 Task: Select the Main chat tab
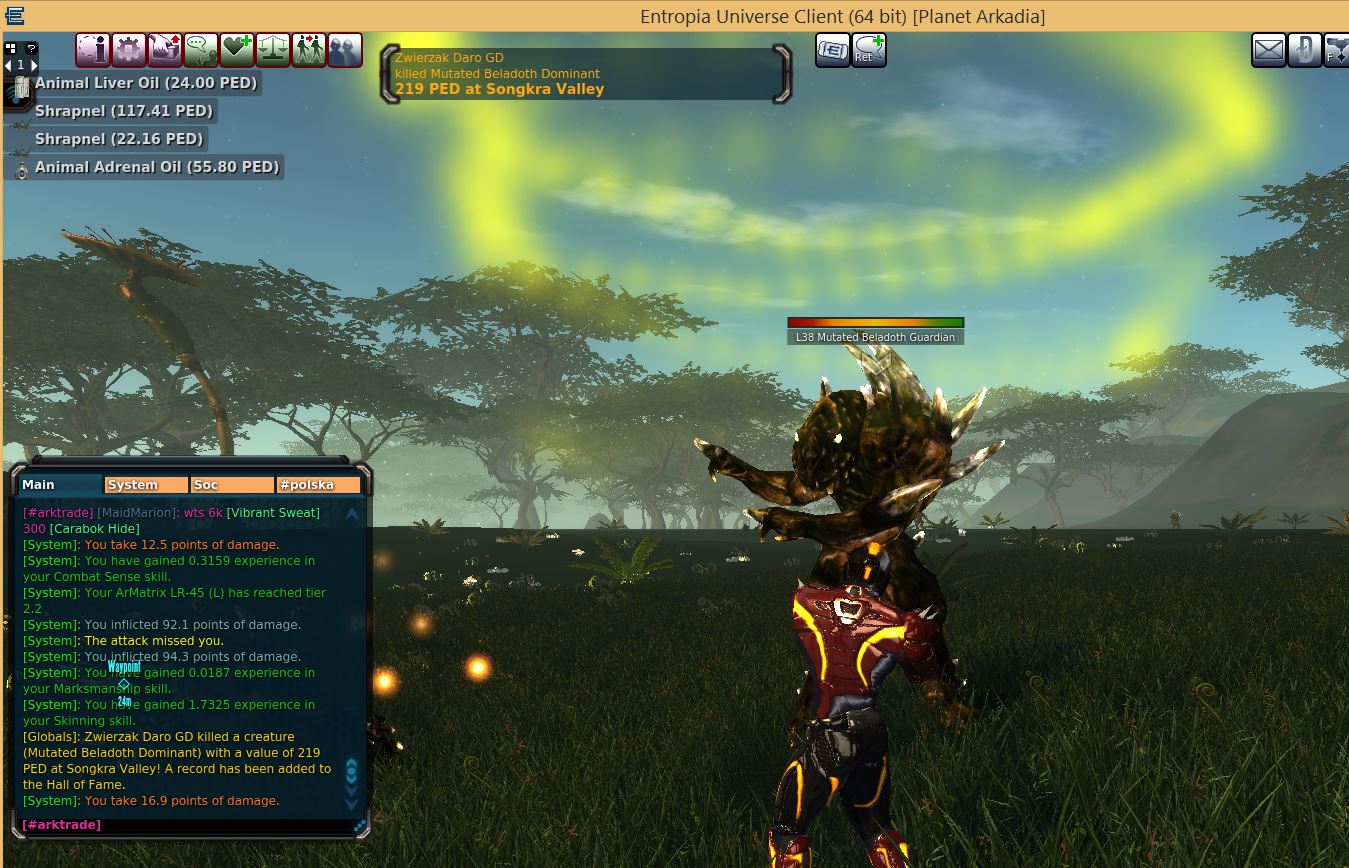(x=60, y=485)
